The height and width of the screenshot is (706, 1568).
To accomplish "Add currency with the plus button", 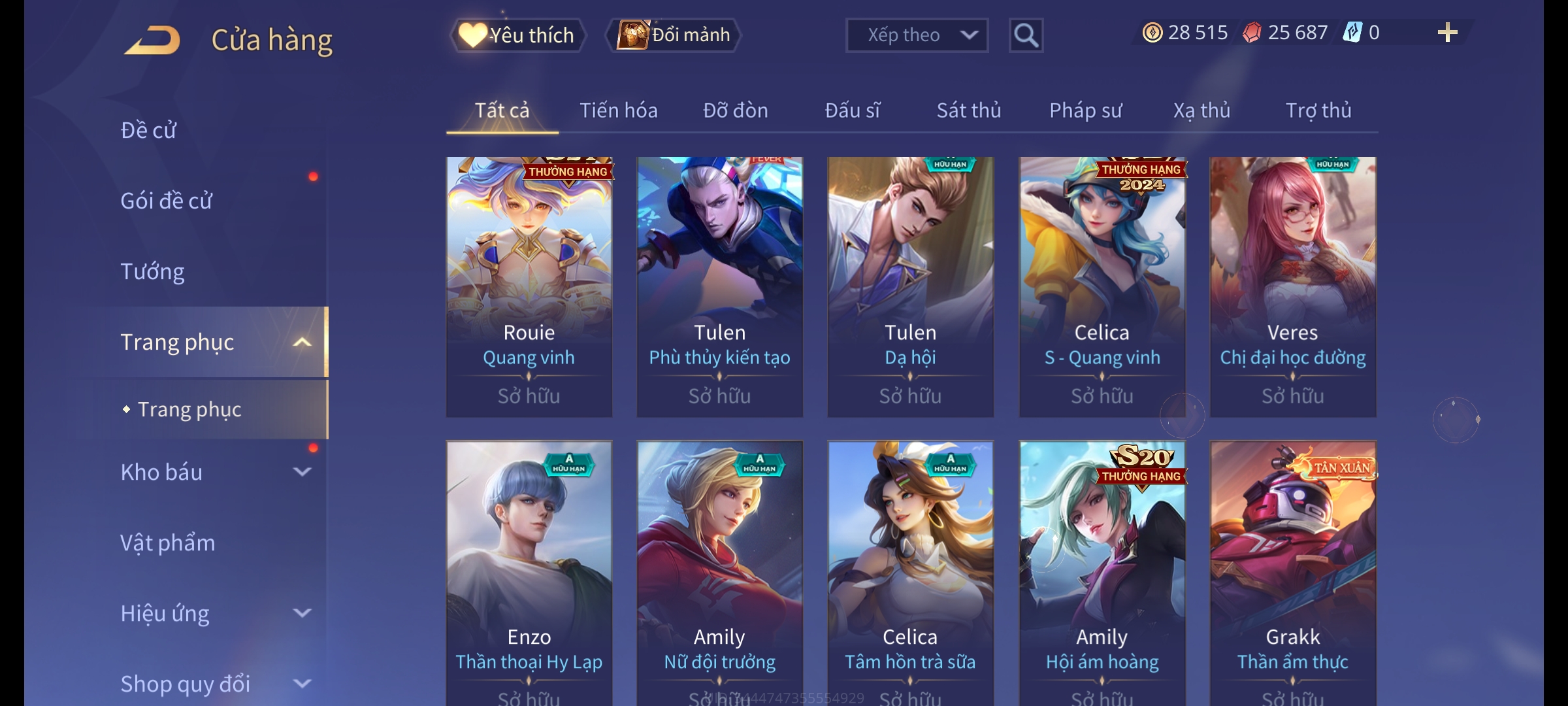I will pos(1447,33).
